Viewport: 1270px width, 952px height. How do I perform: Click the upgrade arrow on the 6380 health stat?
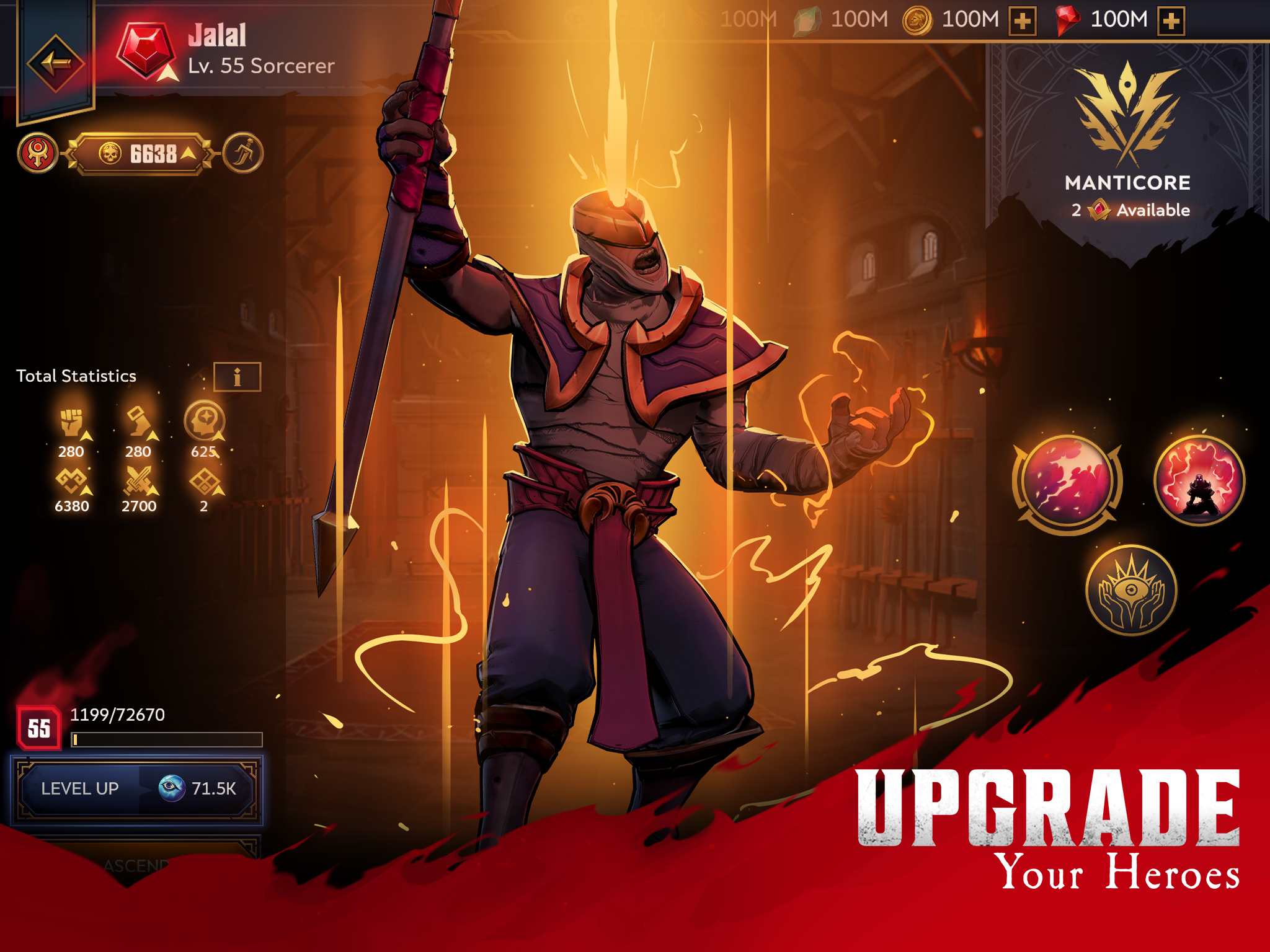[x=85, y=493]
